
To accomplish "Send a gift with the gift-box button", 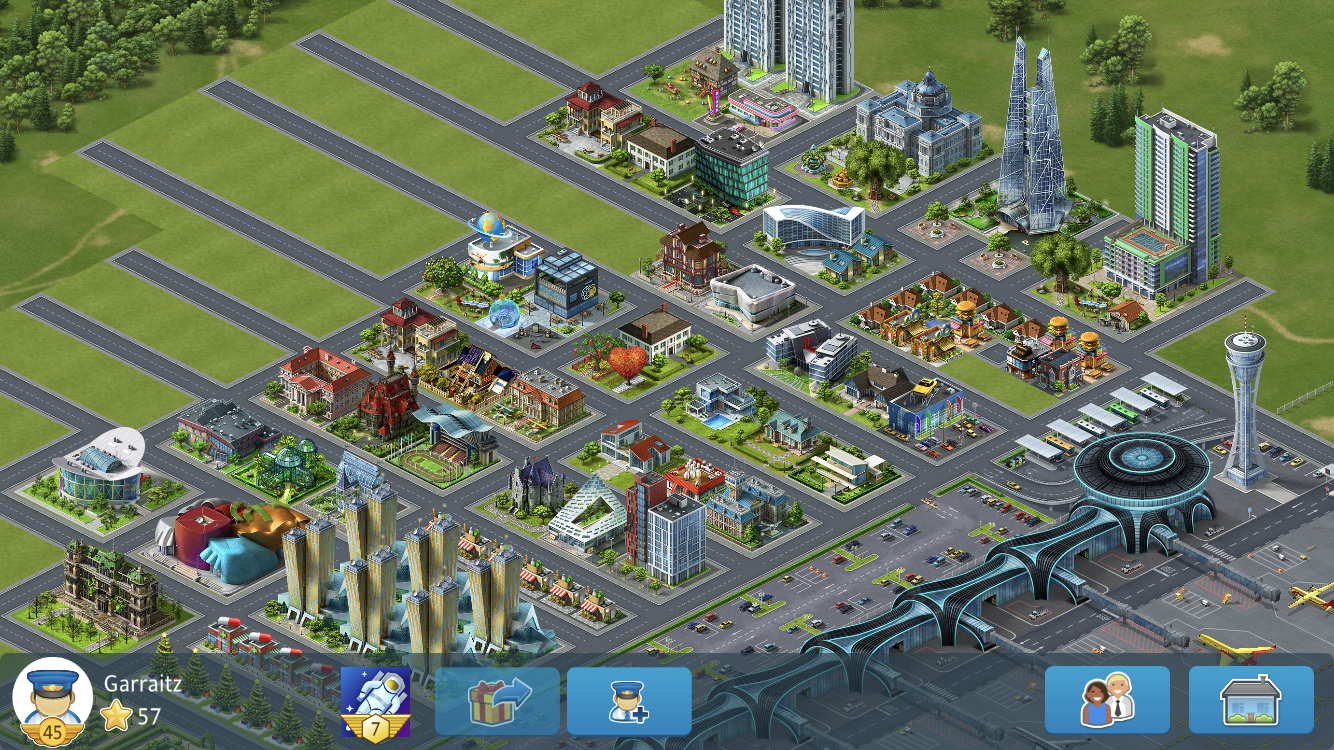I will coord(497,701).
